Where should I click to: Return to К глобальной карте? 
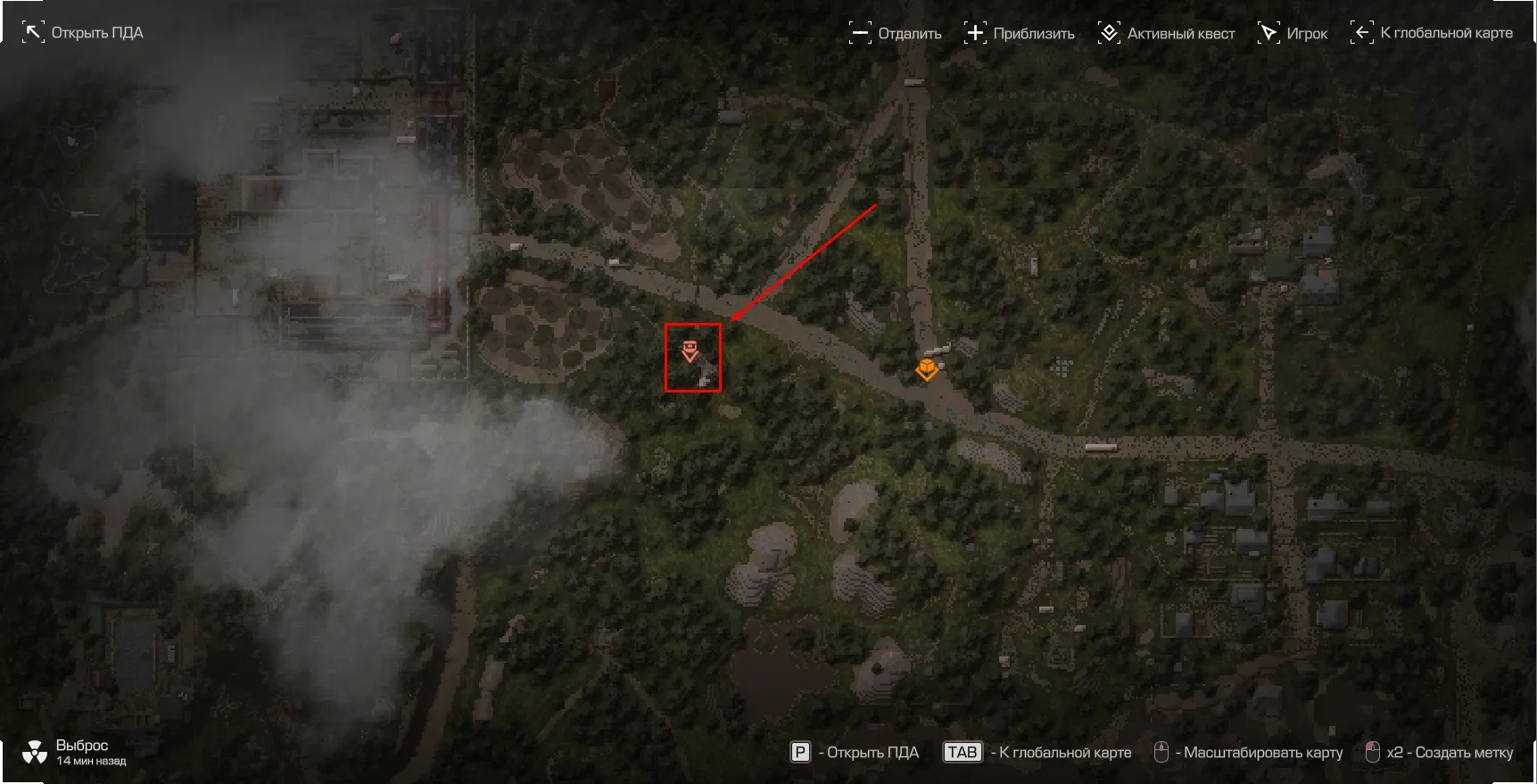tap(1432, 33)
